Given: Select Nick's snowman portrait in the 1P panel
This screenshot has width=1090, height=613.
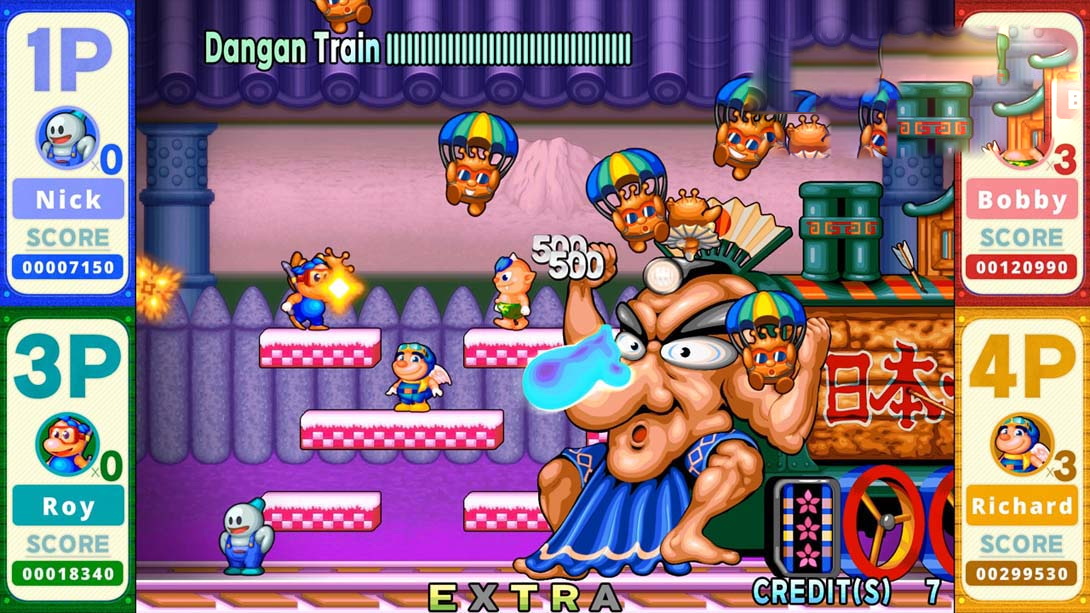Looking at the screenshot, I should pos(67,138).
